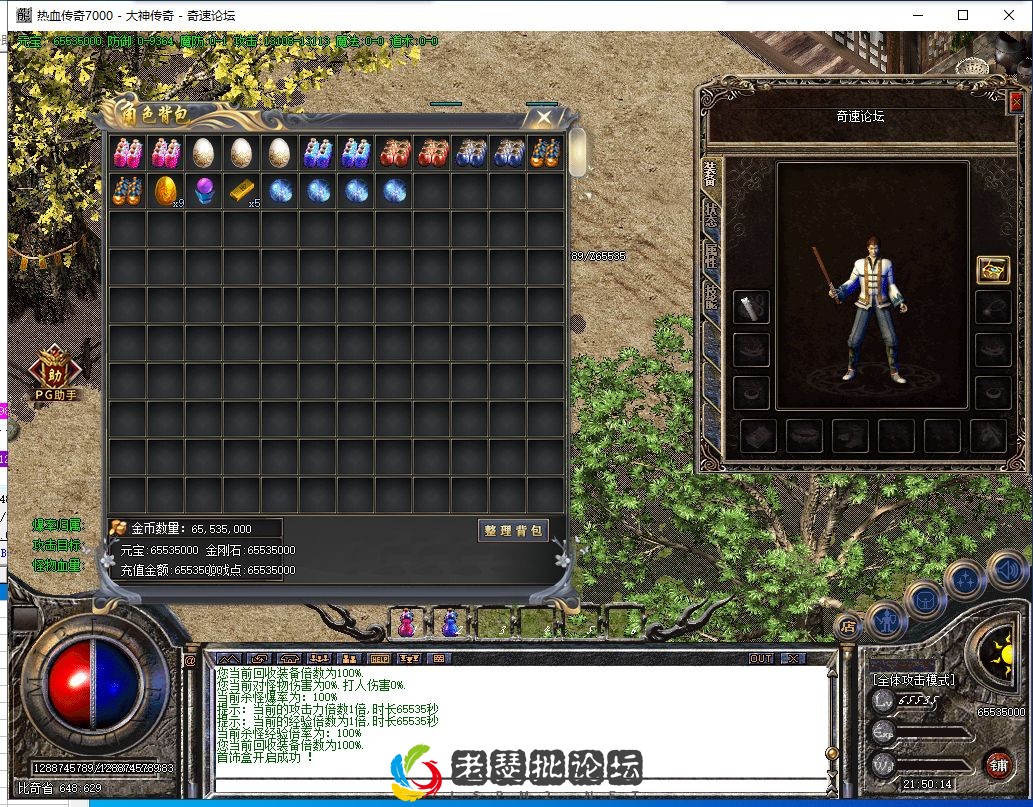The width and height of the screenshot is (1033, 807).
Task: Select the 装备 equipment tab
Action: point(710,176)
